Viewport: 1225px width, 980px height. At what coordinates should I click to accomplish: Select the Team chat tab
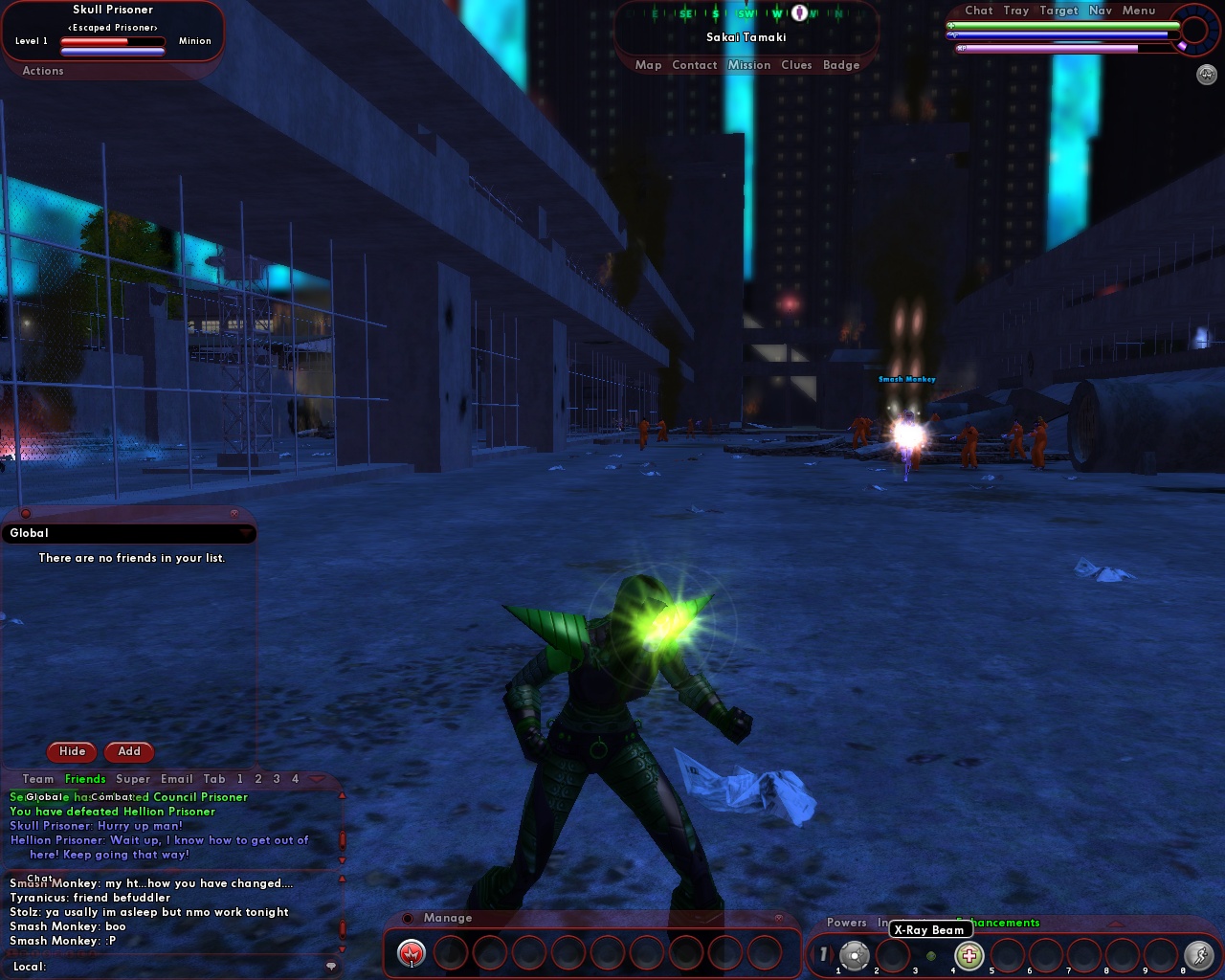[x=38, y=778]
